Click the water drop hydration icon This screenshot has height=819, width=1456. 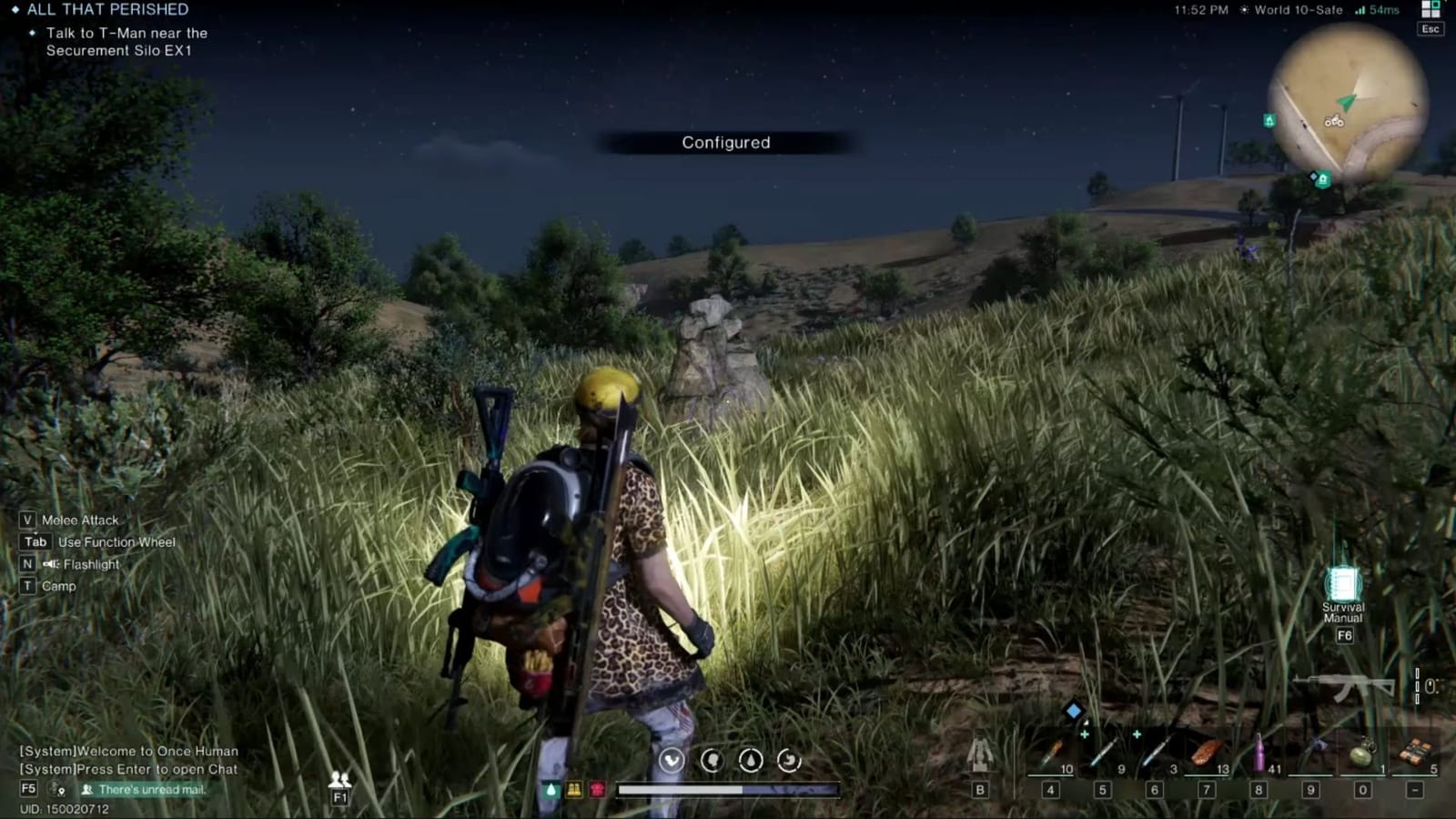coord(752,761)
